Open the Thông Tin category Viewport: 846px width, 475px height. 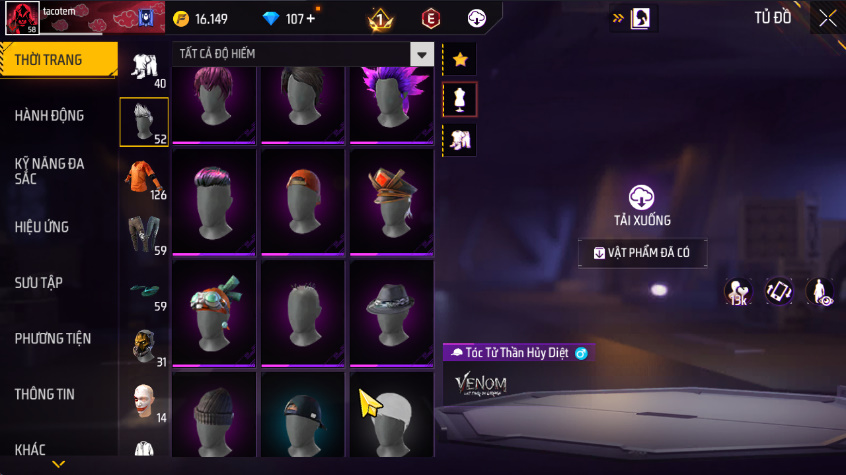click(x=44, y=394)
